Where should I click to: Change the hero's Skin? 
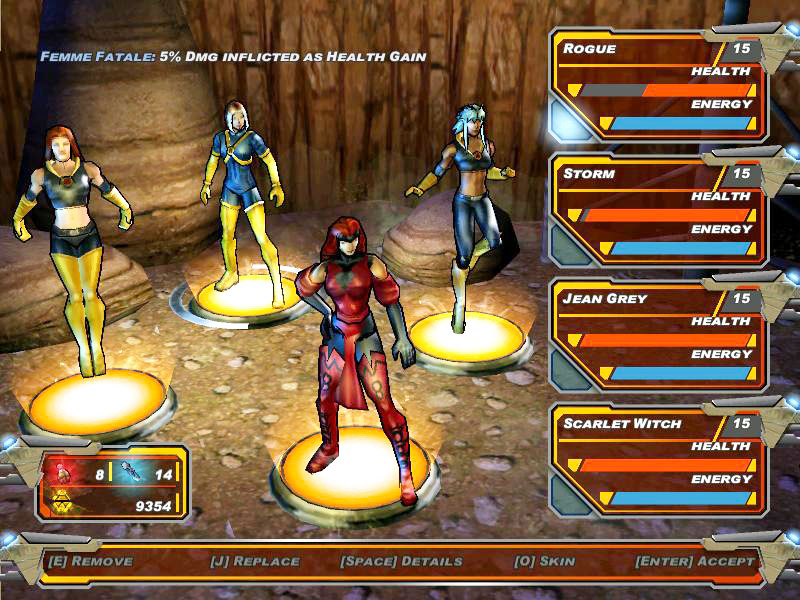coord(544,561)
